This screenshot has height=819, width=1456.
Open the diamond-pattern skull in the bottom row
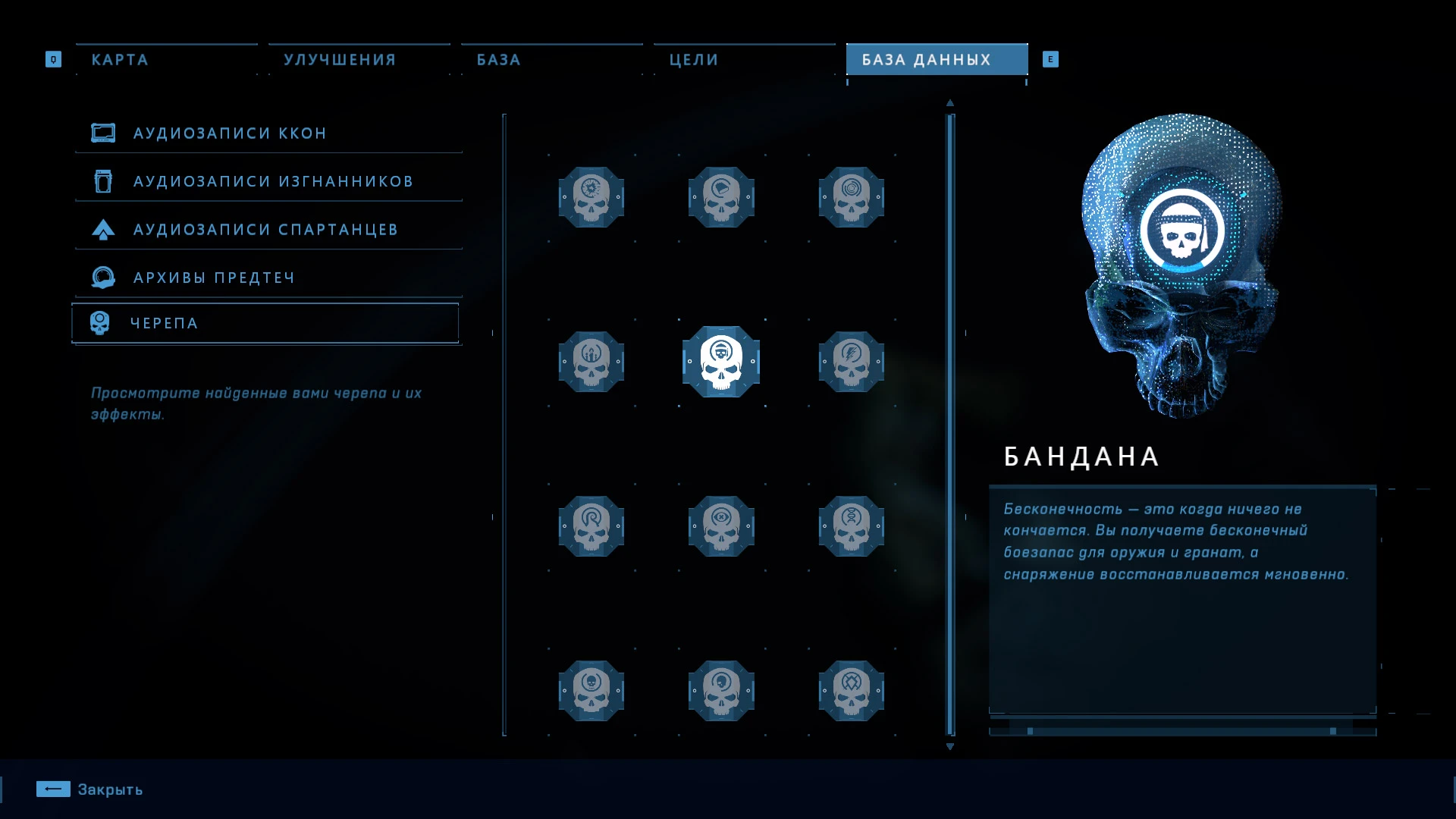click(850, 691)
